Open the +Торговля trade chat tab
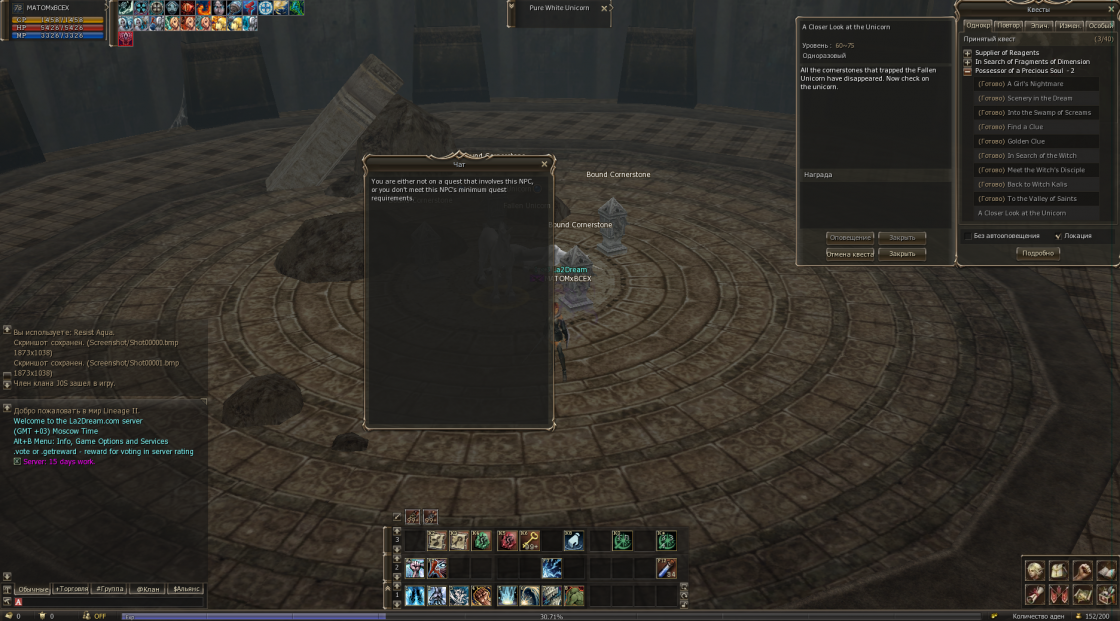Image resolution: width=1120 pixels, height=621 pixels. 71,589
